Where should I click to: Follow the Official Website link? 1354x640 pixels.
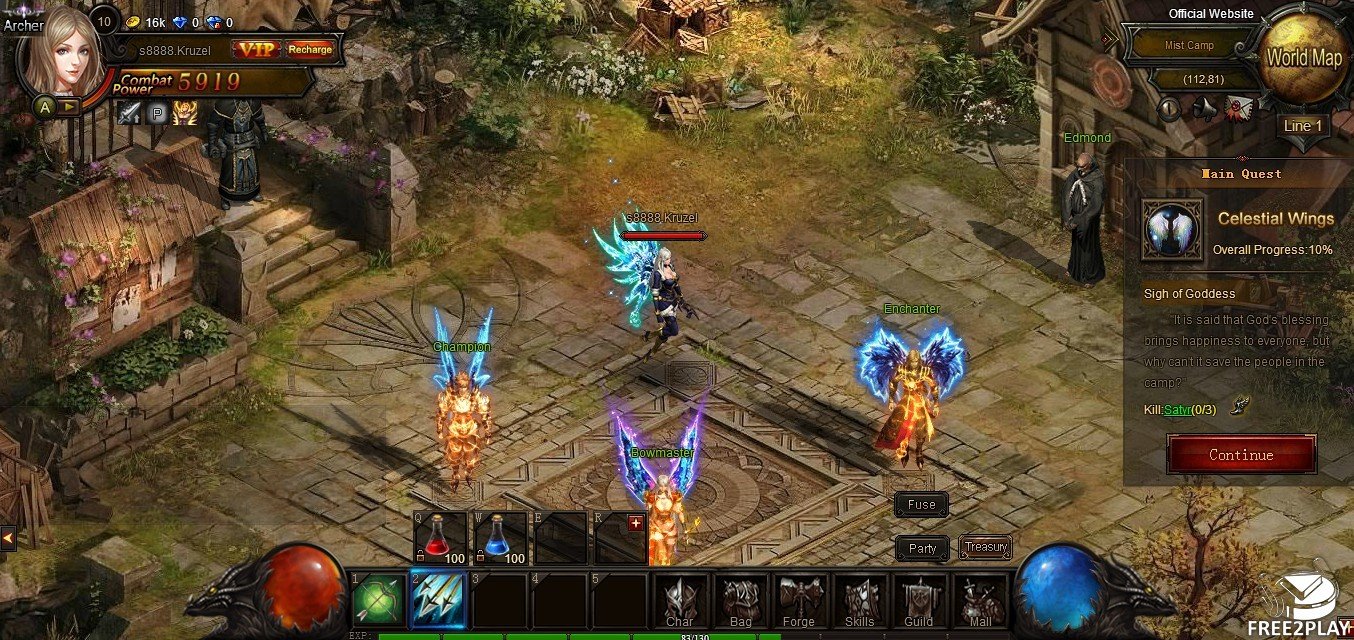1211,14
